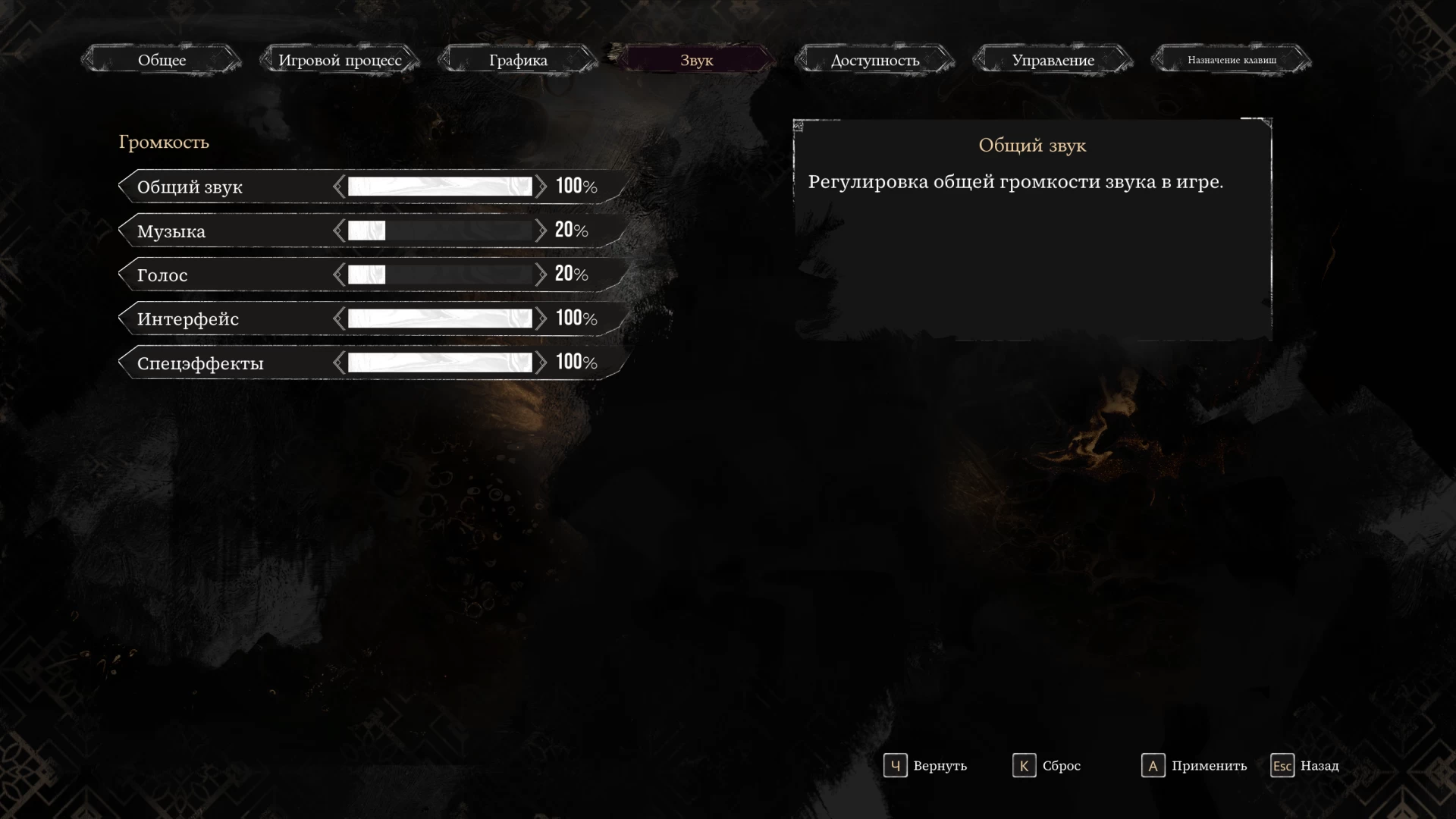Go back with Назад
The image size is (1456, 819).
pos(1305,766)
